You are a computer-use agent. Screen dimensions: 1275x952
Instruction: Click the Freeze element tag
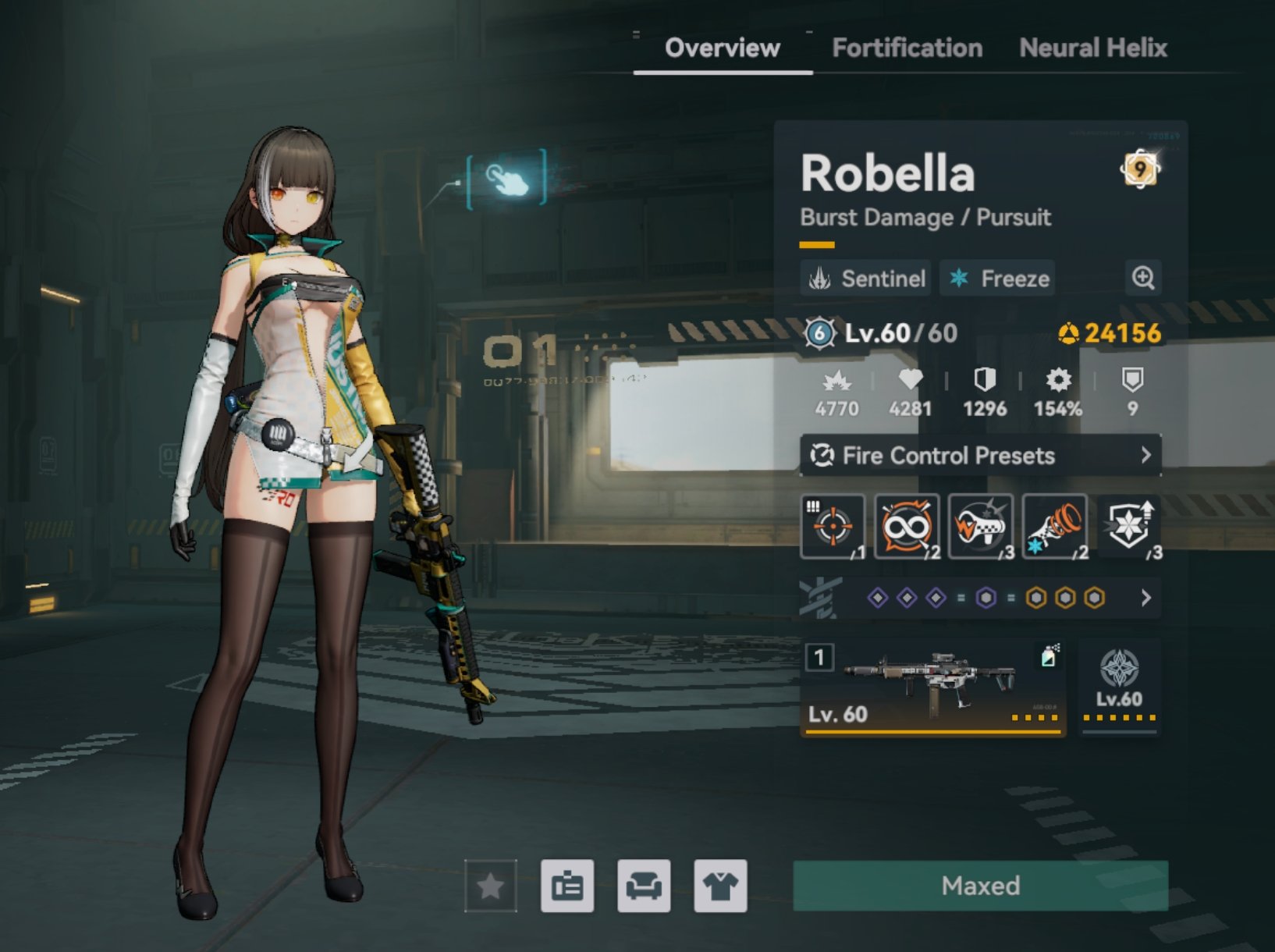coord(998,279)
